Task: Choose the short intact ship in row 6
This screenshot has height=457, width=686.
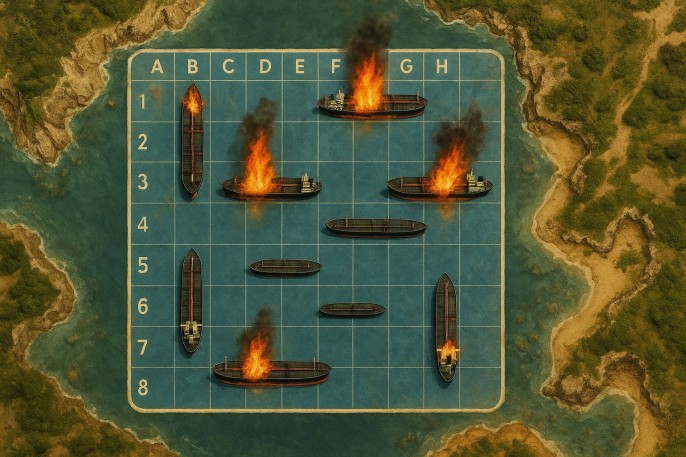Action: [351, 310]
